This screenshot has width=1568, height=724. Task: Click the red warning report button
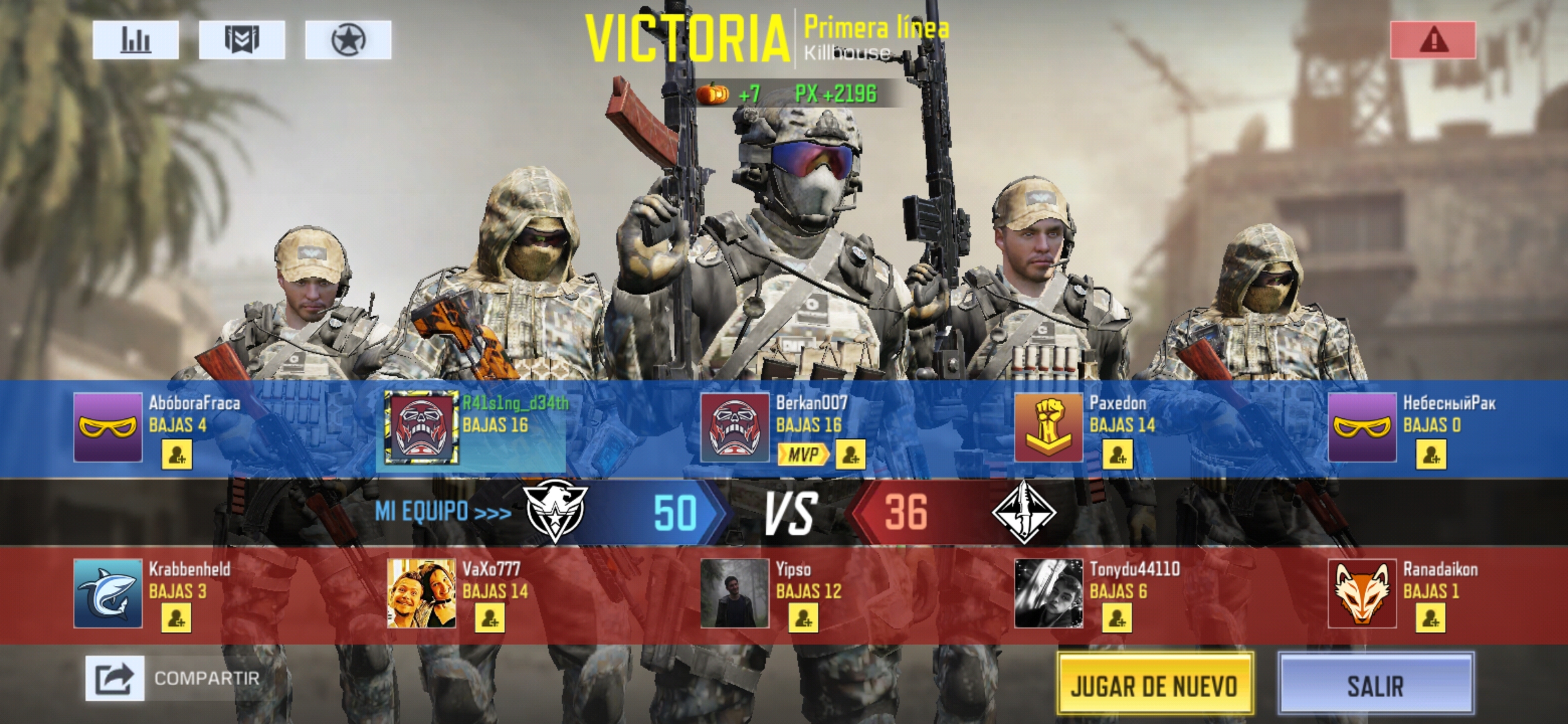[1433, 40]
